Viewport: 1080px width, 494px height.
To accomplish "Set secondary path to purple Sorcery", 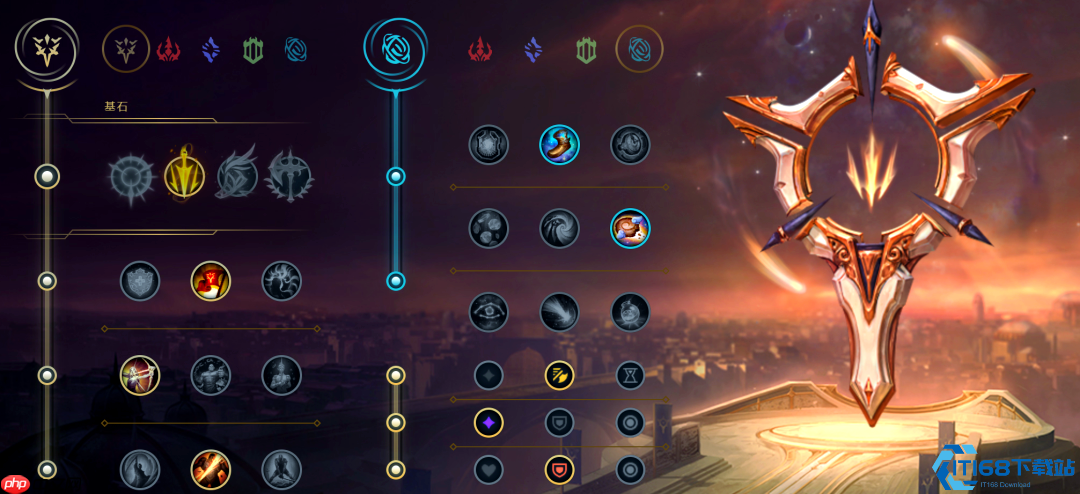I will pos(533,47).
